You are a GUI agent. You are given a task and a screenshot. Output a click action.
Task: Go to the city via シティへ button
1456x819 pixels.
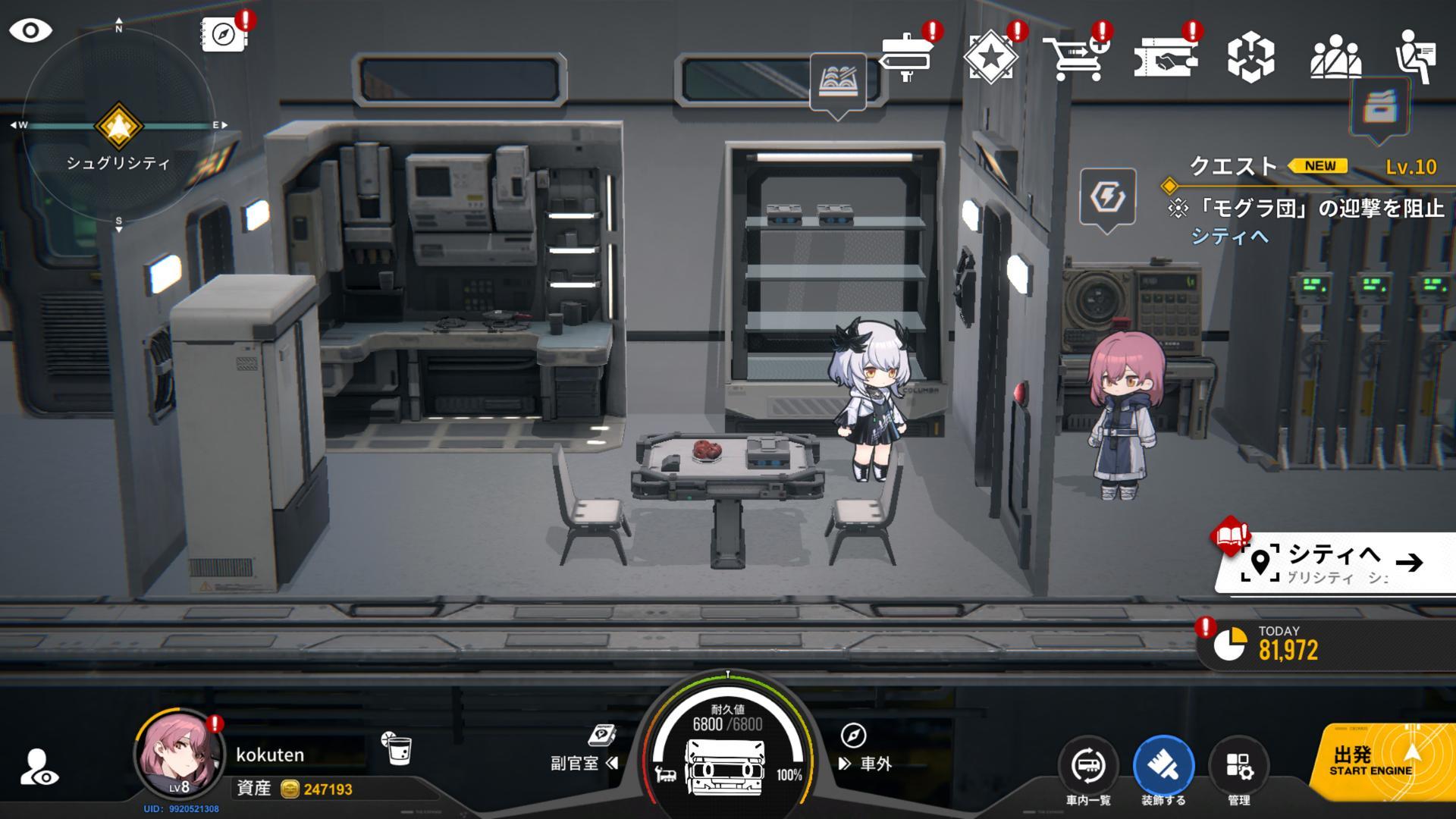pyautogui.click(x=1335, y=563)
